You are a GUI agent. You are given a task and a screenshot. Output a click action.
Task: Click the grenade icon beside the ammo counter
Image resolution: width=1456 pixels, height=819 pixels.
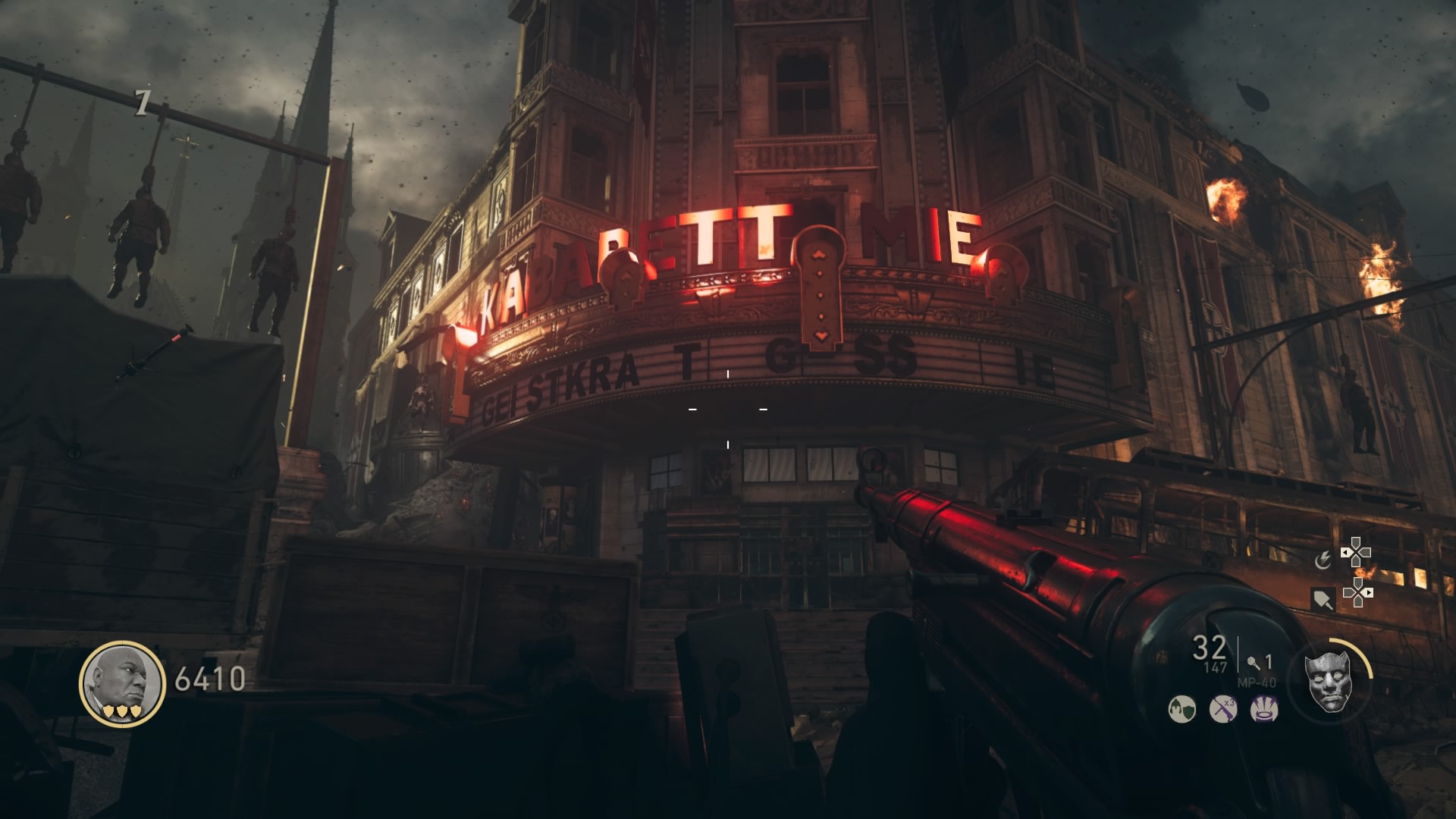[x=1252, y=663]
